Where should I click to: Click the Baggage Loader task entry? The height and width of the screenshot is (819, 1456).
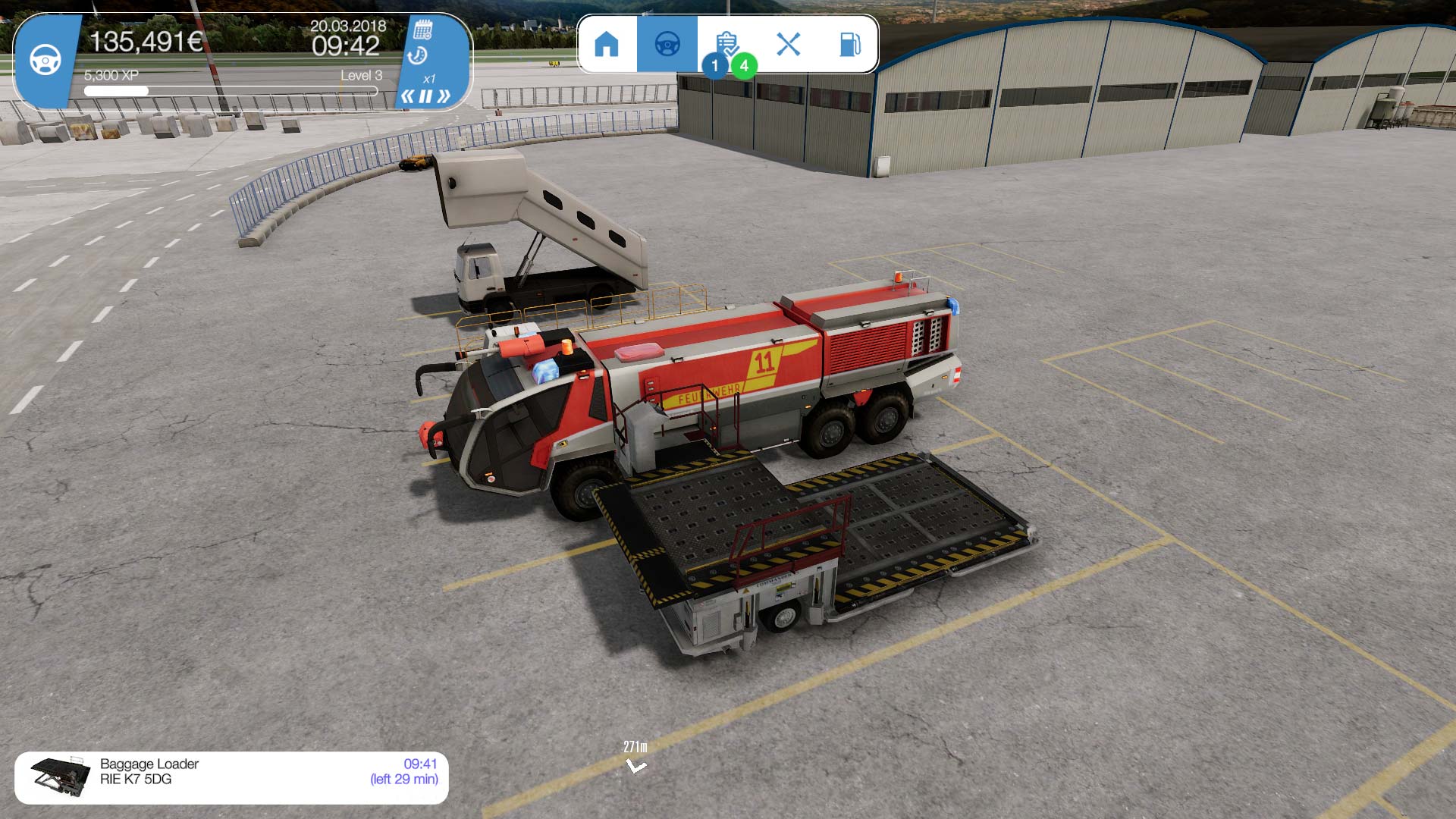tap(149, 764)
